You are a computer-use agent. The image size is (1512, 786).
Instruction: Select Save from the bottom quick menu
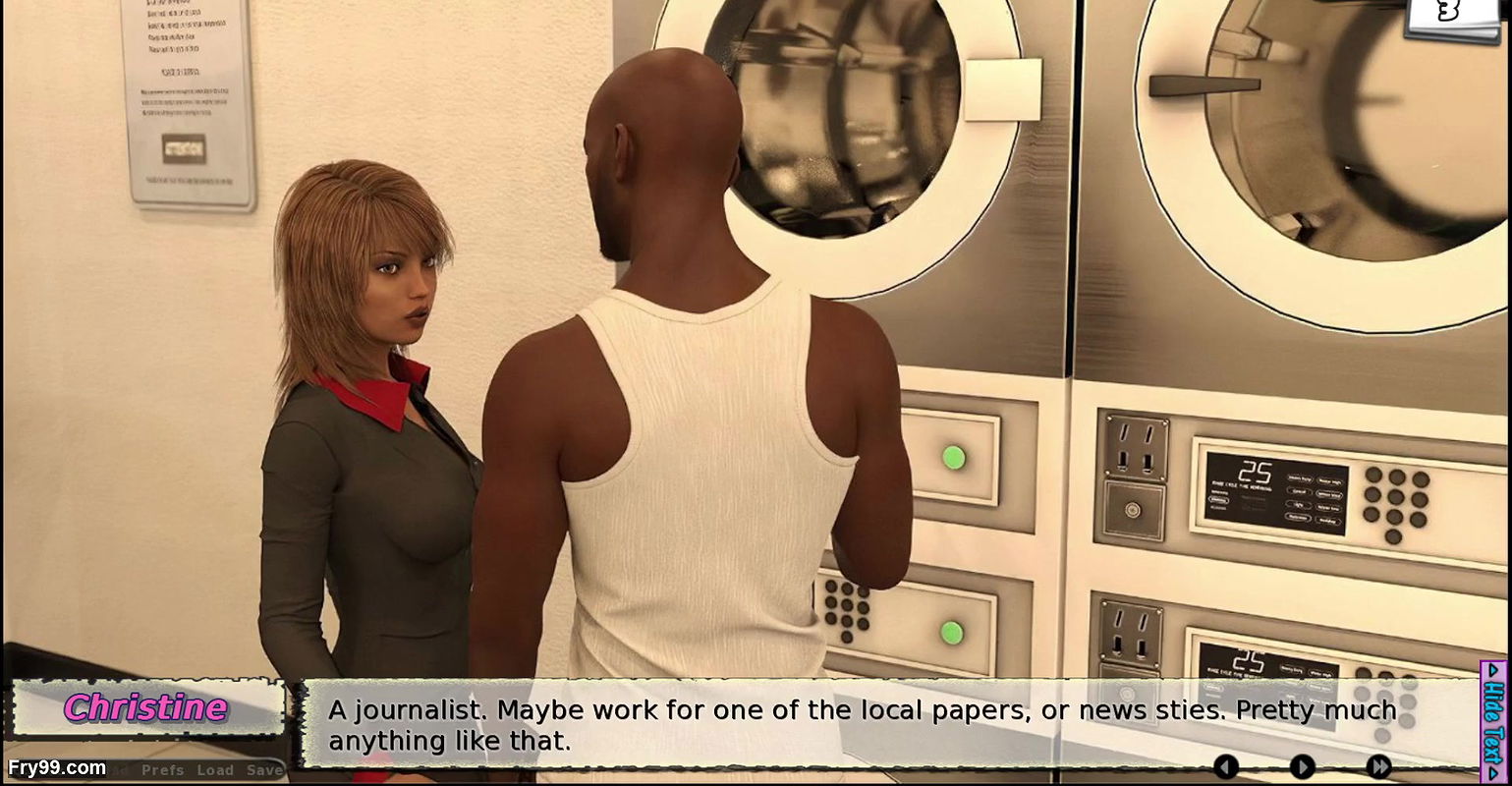[263, 770]
